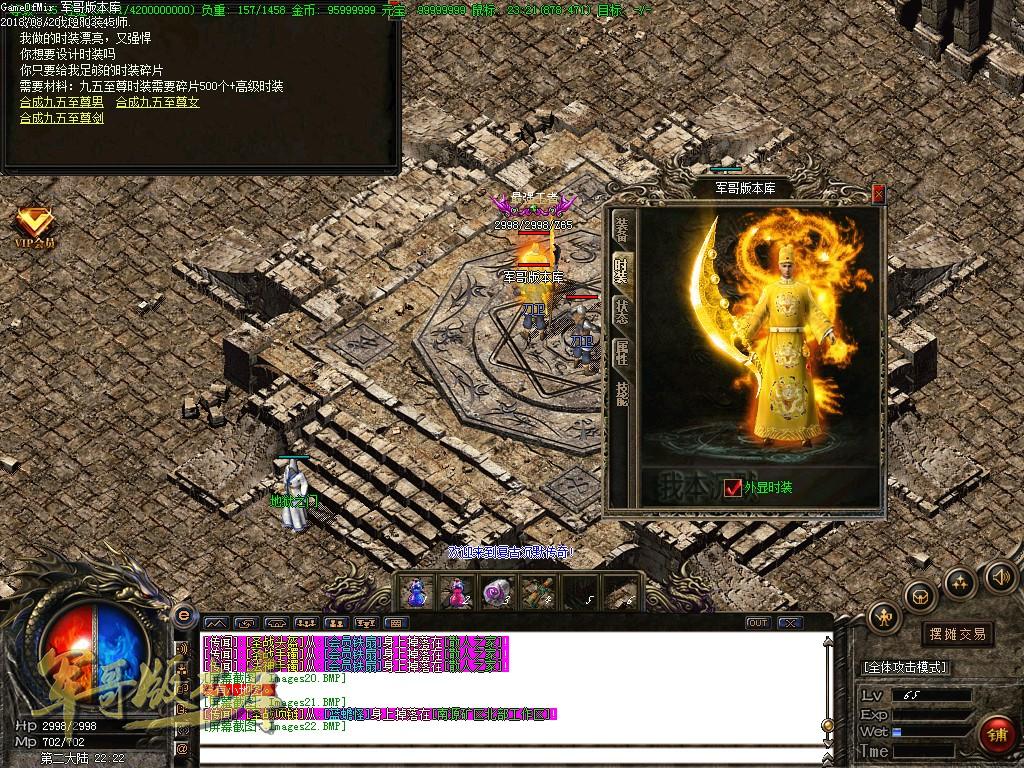
Task: Use the scroll item in hotbar slot 4
Action: (537, 593)
